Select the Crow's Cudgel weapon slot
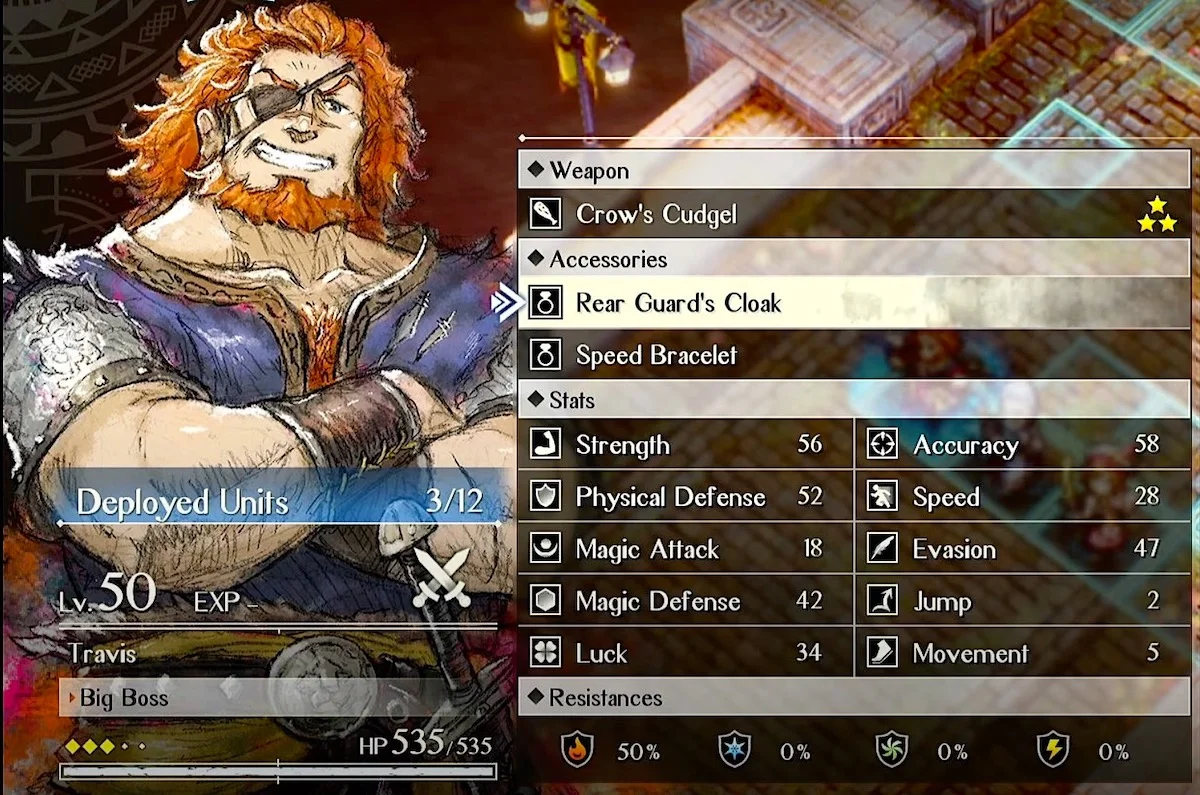1200x795 pixels. pos(656,214)
